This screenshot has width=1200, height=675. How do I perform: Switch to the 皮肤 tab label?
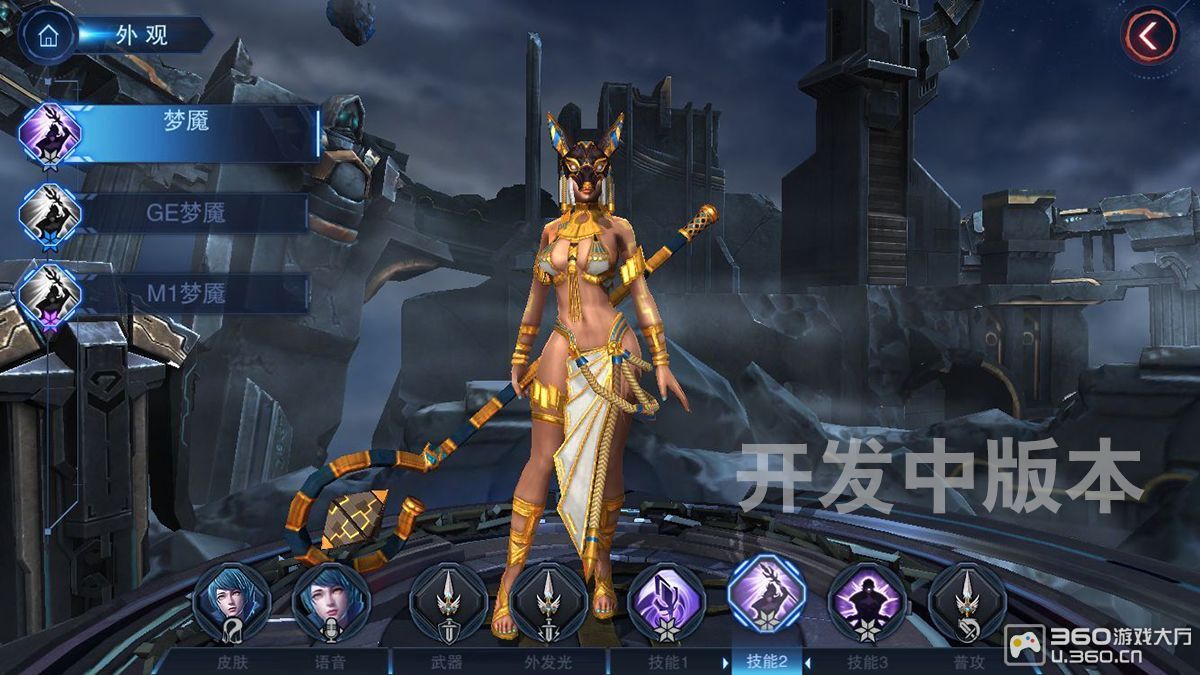pyautogui.click(x=231, y=661)
